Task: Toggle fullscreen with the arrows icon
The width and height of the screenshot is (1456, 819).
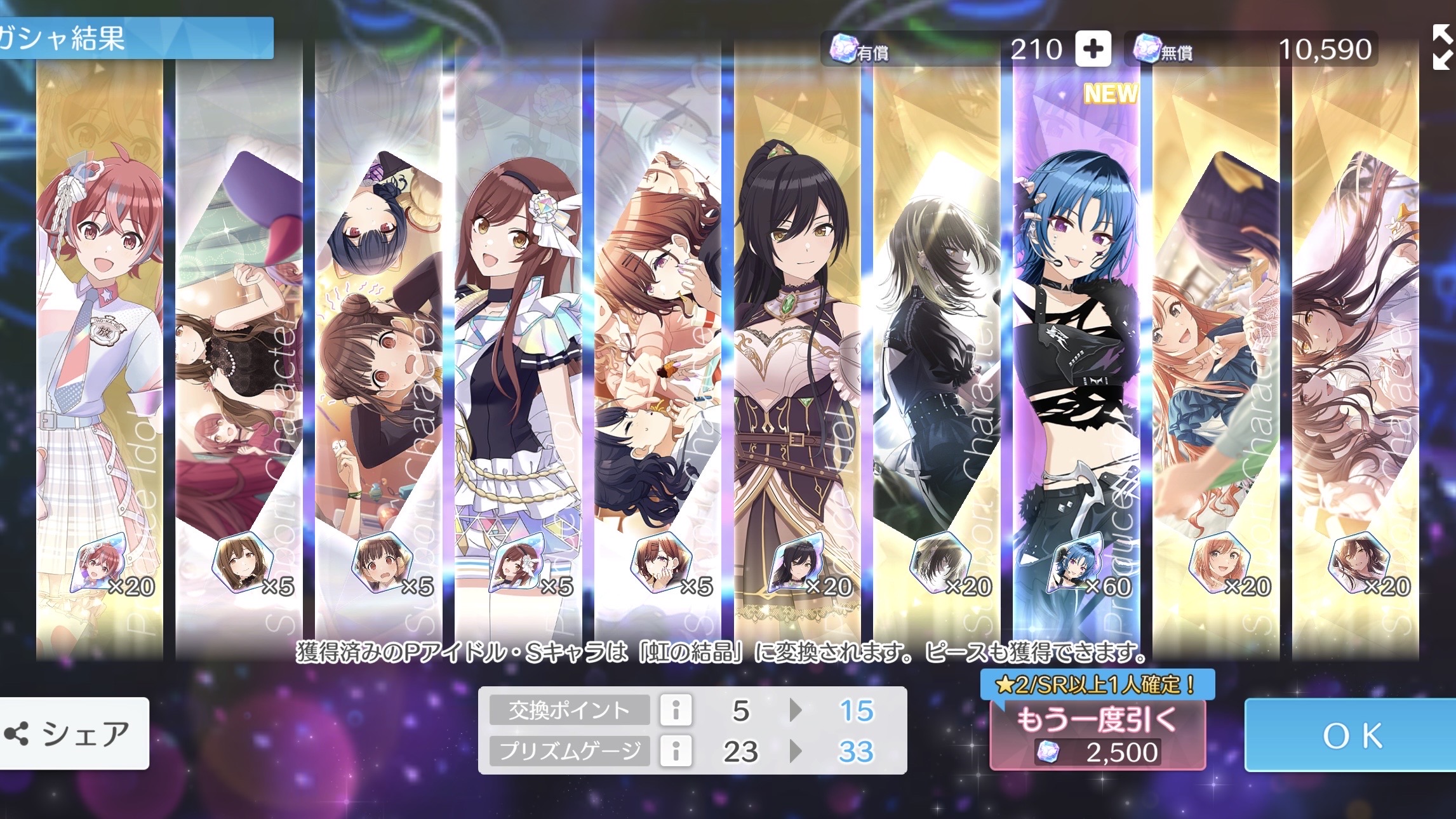Action: 1441,47
